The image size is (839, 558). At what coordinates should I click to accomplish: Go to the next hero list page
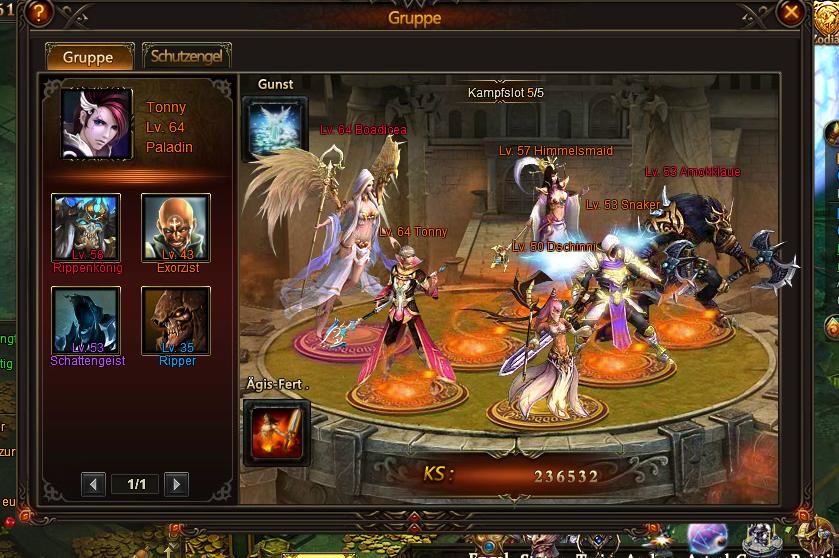click(176, 485)
